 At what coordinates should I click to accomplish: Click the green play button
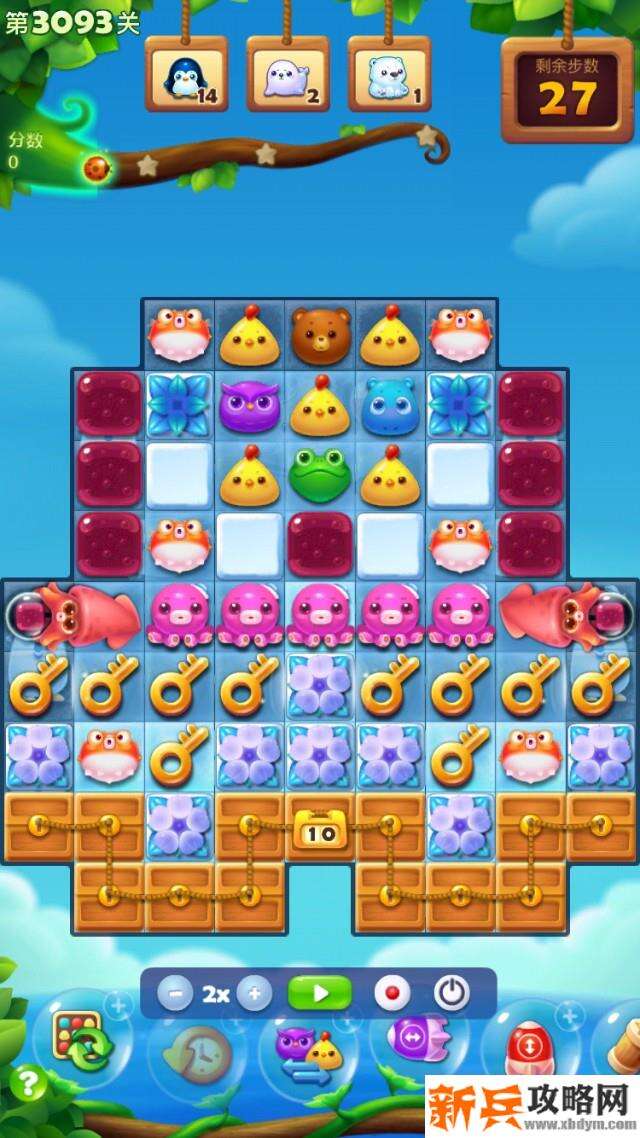tap(320, 994)
